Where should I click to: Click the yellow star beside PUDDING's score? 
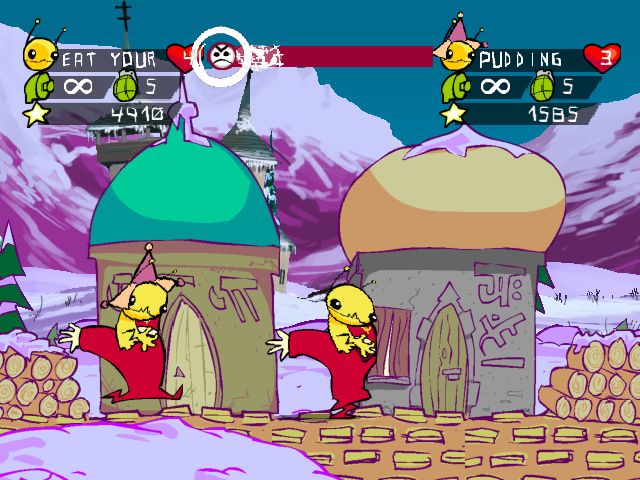click(454, 112)
